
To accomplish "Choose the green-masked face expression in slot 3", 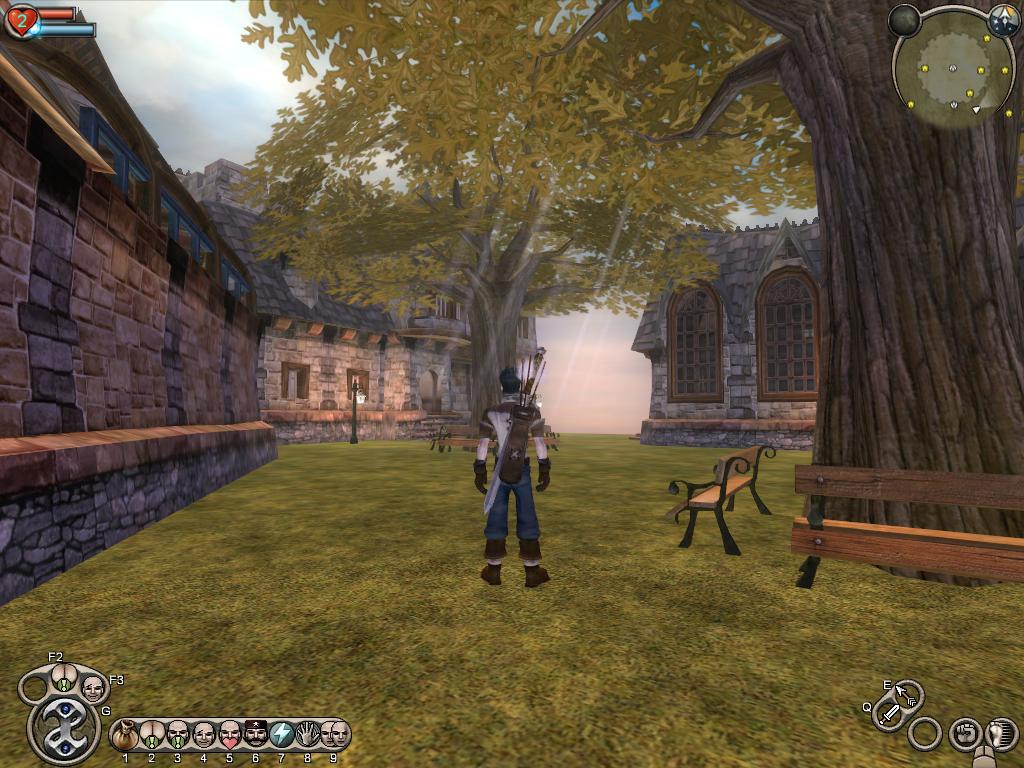I will [178, 736].
